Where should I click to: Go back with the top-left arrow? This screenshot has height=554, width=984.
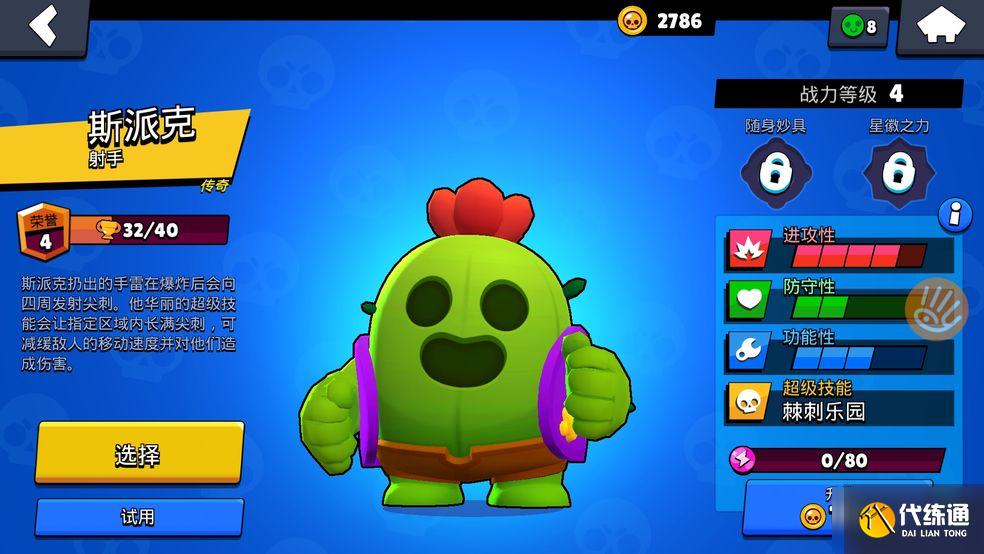(42, 25)
